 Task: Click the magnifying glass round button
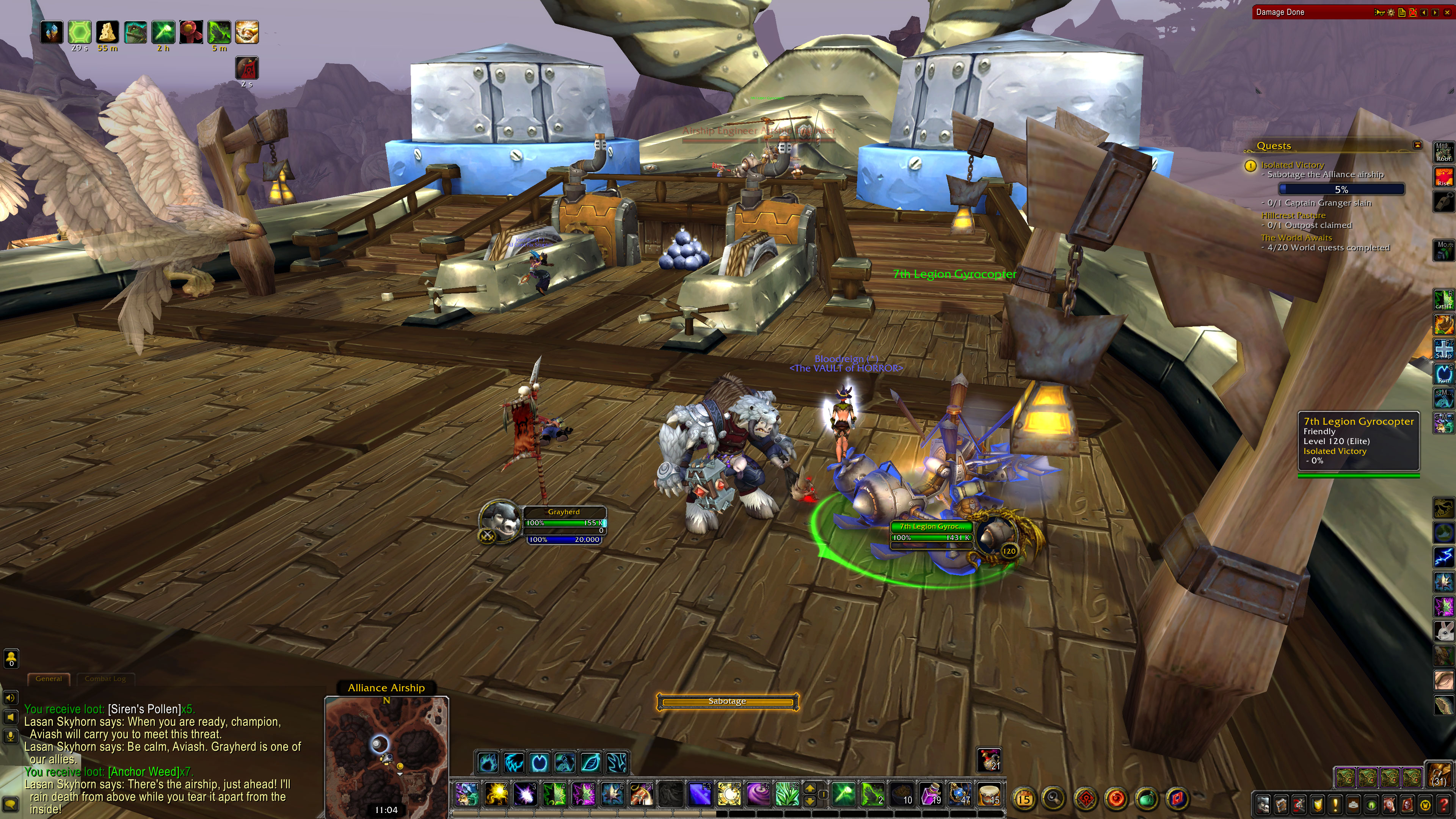click(1054, 799)
